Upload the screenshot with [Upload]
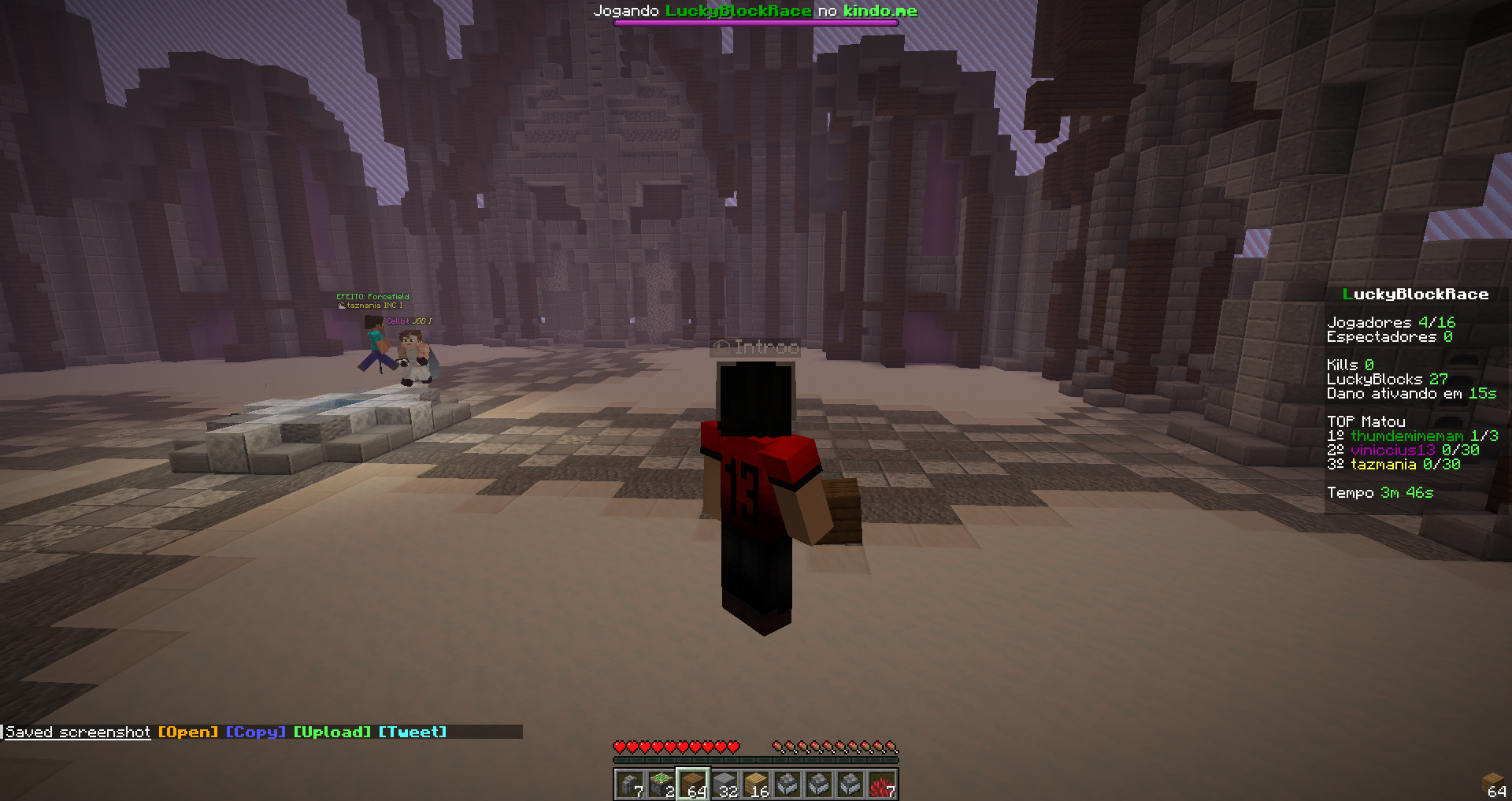Image resolution: width=1512 pixels, height=801 pixels. (x=332, y=732)
